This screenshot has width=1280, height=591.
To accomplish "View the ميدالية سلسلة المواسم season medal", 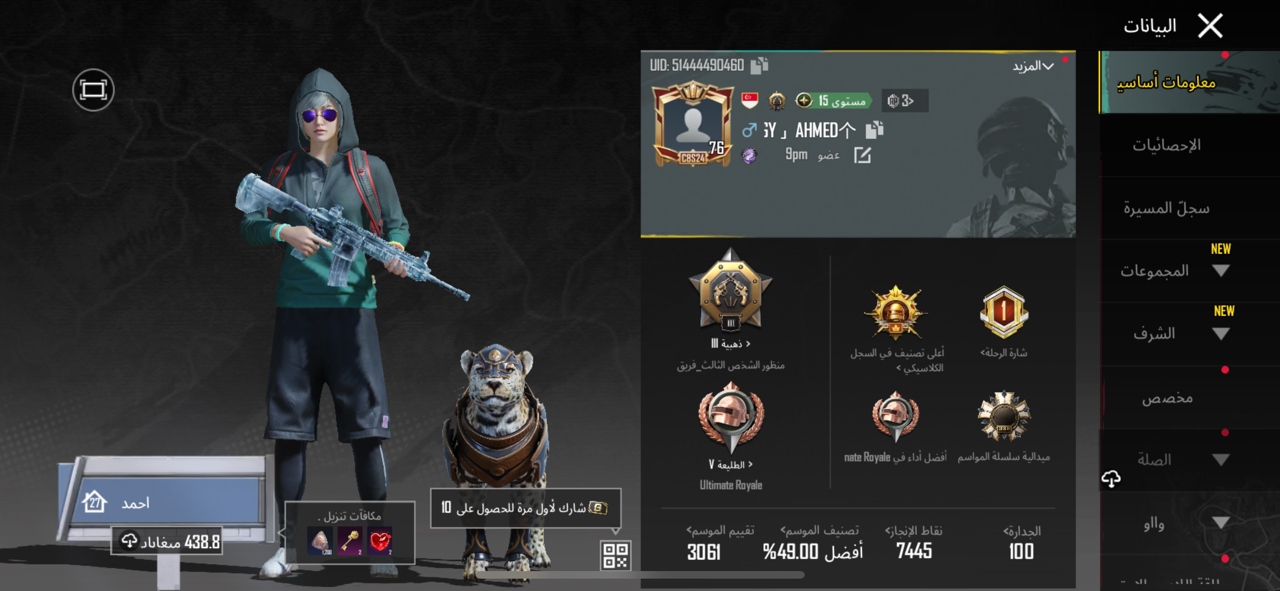I will coord(1004,417).
